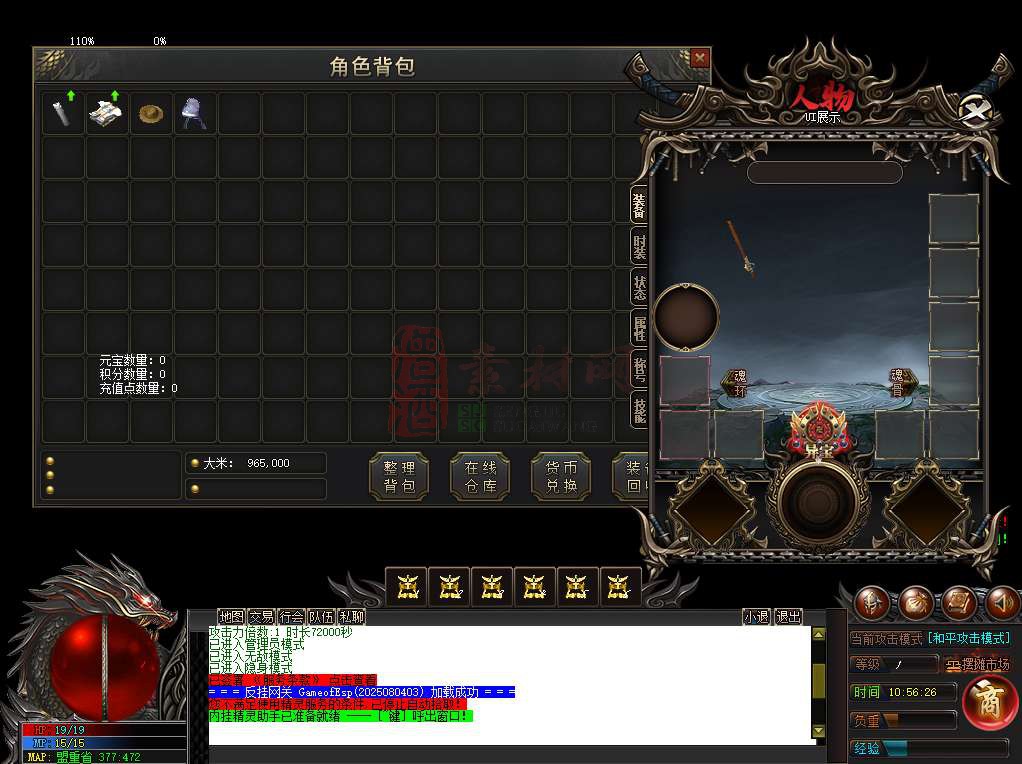
Task: Close the 角色背包 inventory window
Action: coord(700,58)
